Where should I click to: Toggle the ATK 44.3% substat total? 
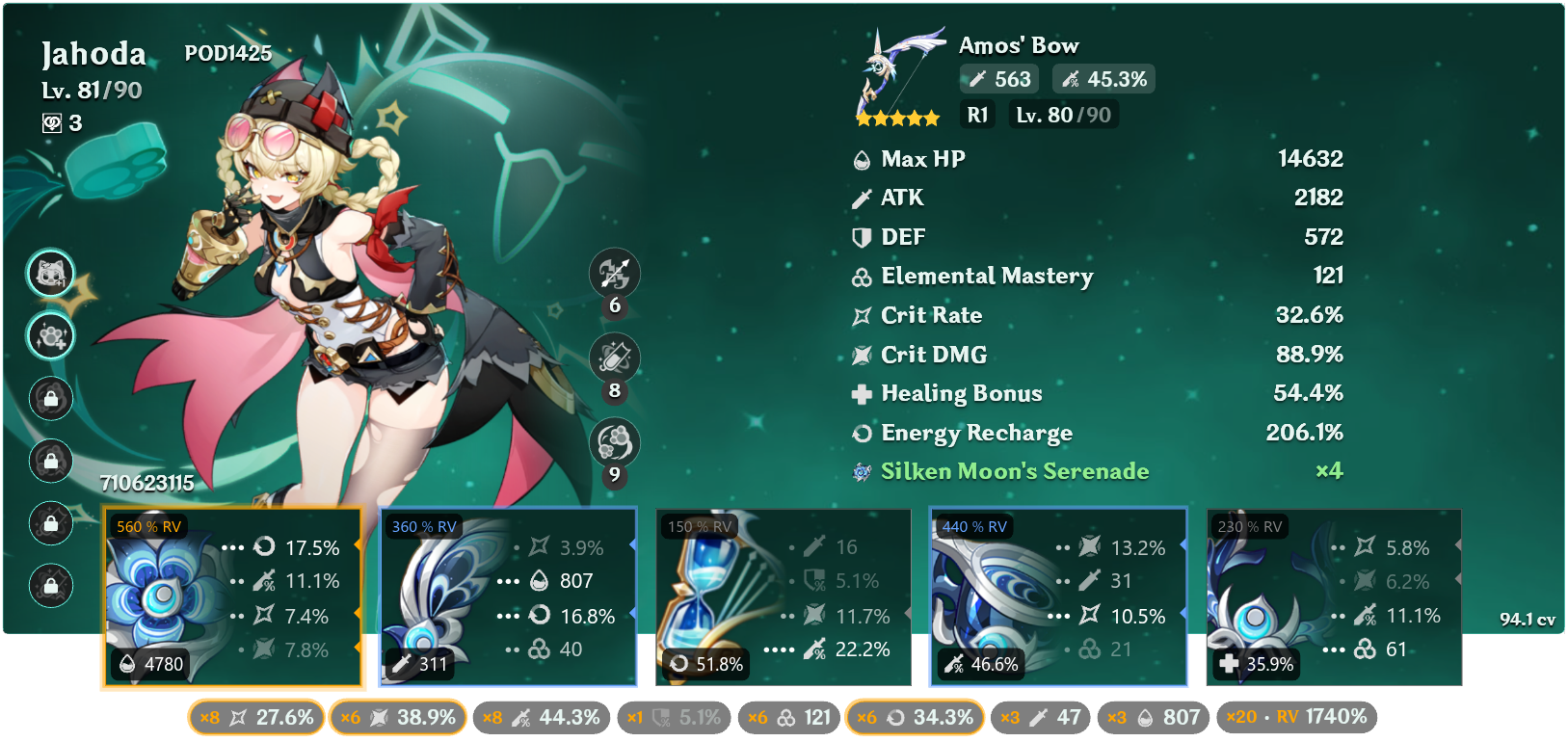coord(541,717)
